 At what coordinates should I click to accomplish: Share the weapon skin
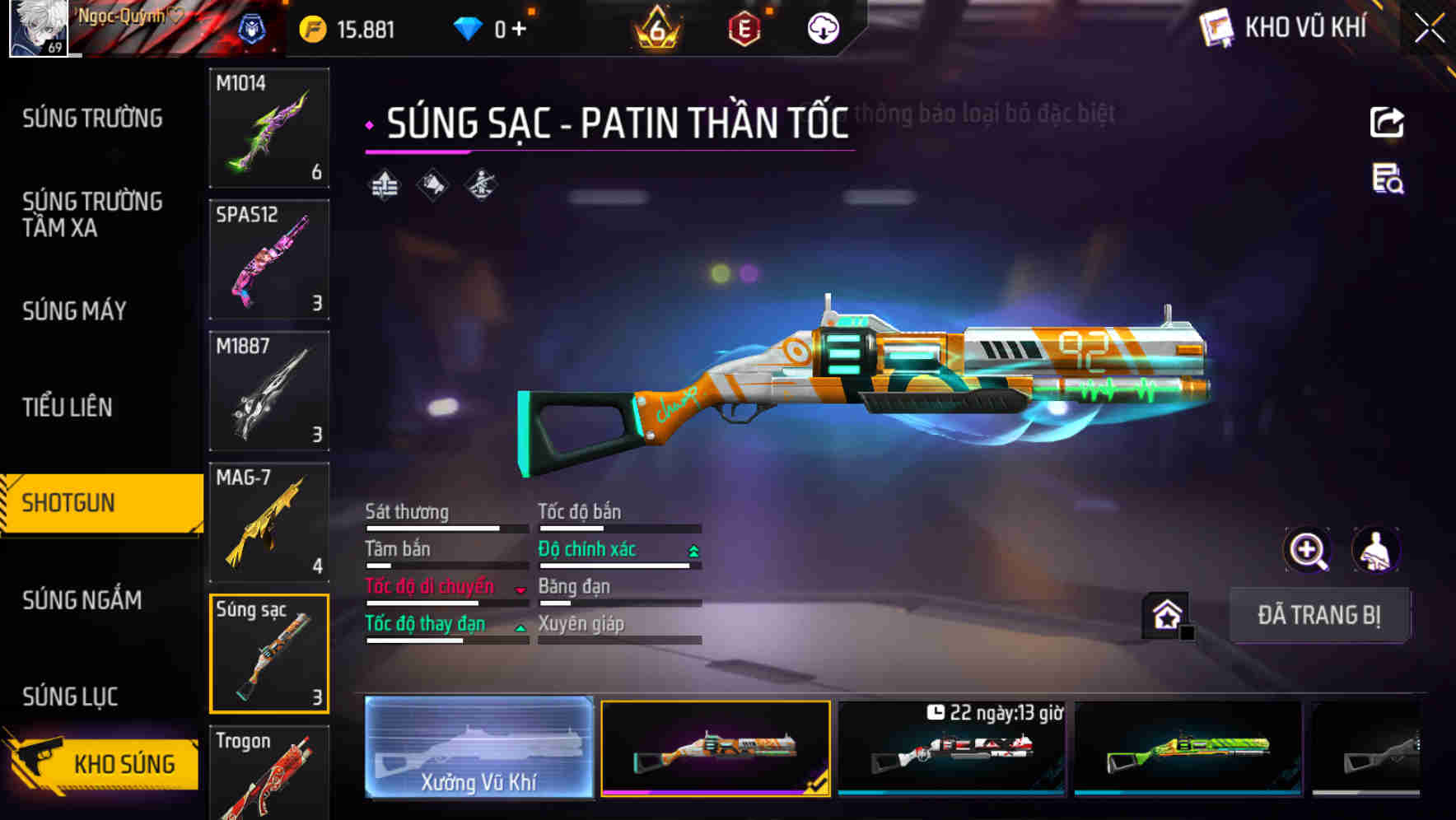pyautogui.click(x=1387, y=123)
